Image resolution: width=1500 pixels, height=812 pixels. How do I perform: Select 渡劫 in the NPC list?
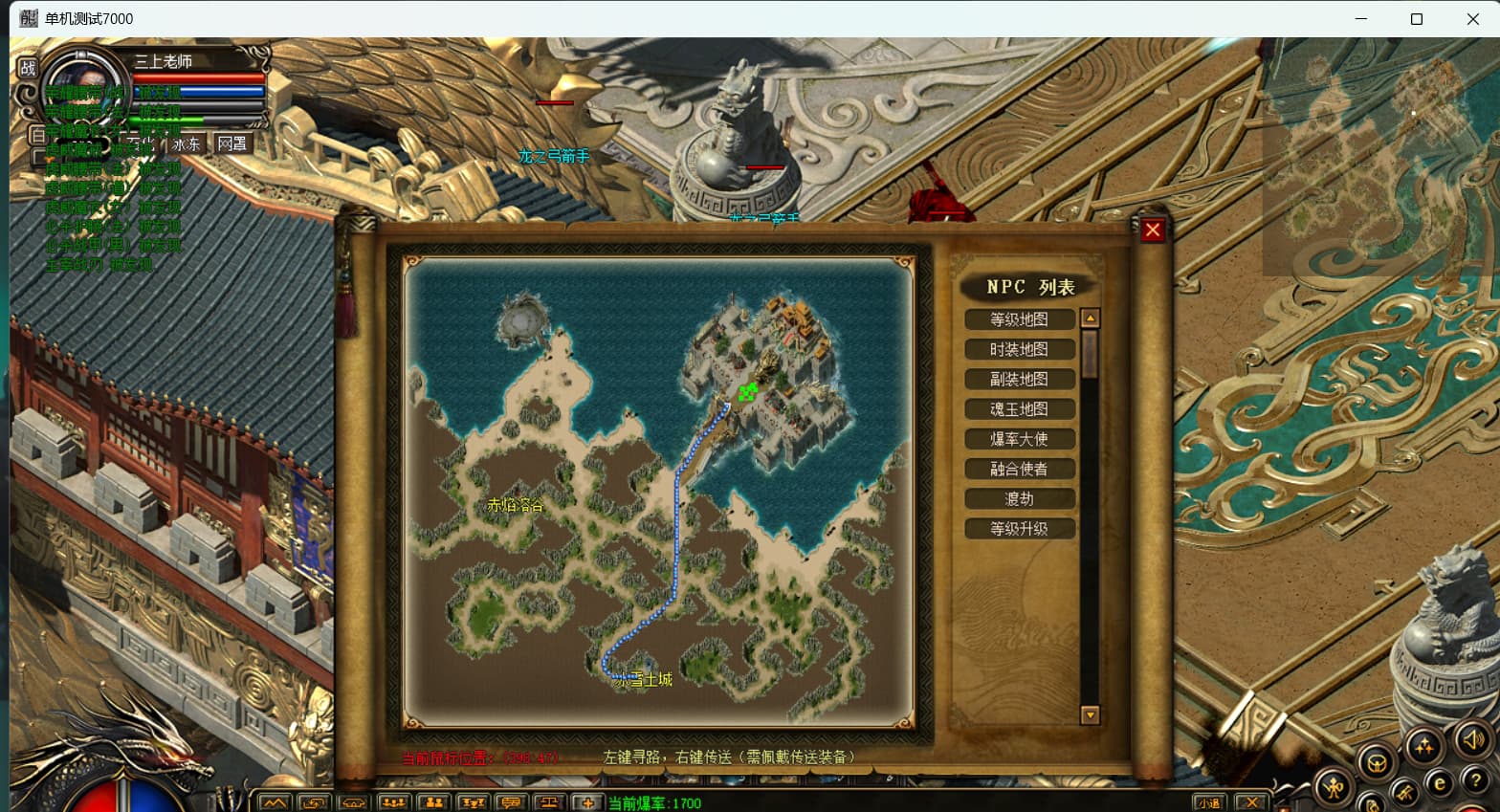click(1019, 498)
